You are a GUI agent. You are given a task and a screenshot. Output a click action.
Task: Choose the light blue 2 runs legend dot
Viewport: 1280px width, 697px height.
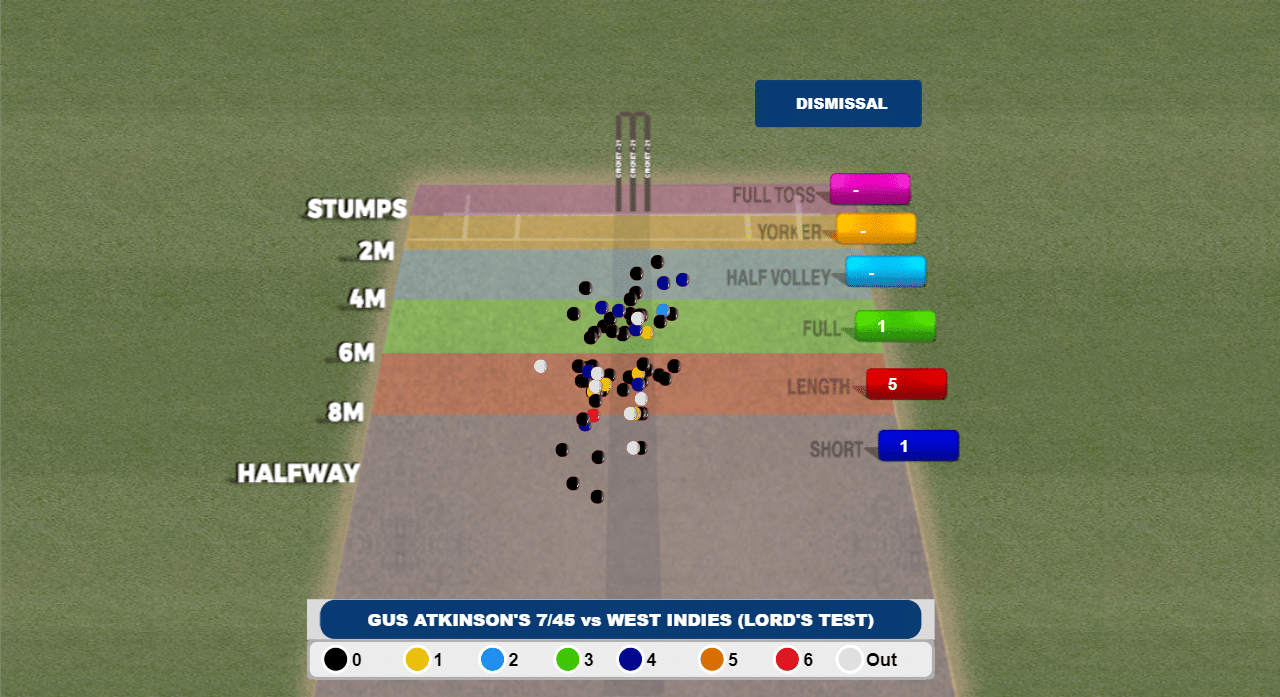[492, 660]
